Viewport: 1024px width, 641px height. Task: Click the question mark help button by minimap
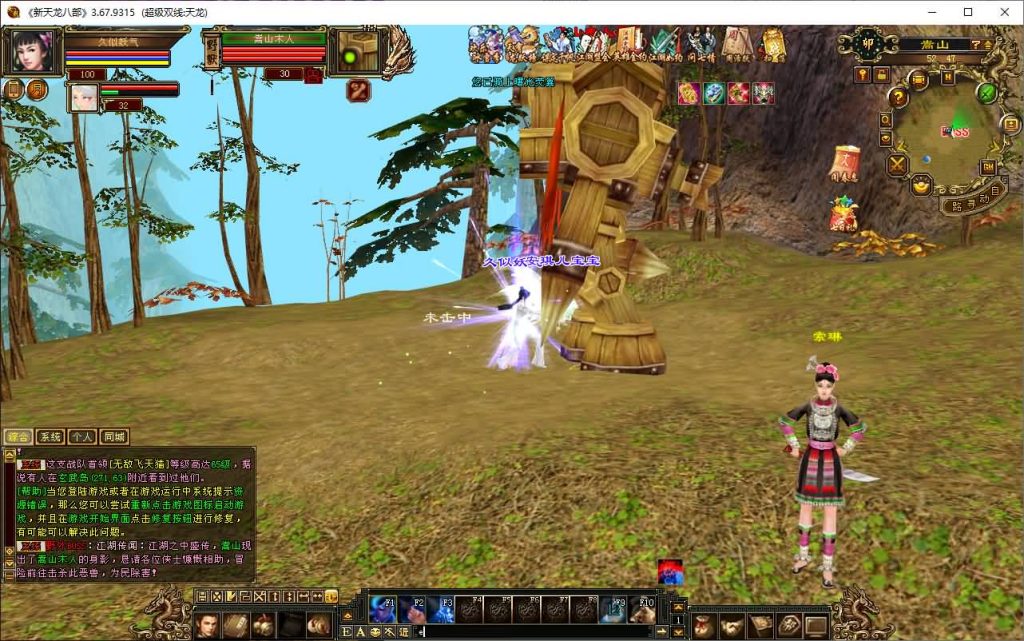coord(898,97)
